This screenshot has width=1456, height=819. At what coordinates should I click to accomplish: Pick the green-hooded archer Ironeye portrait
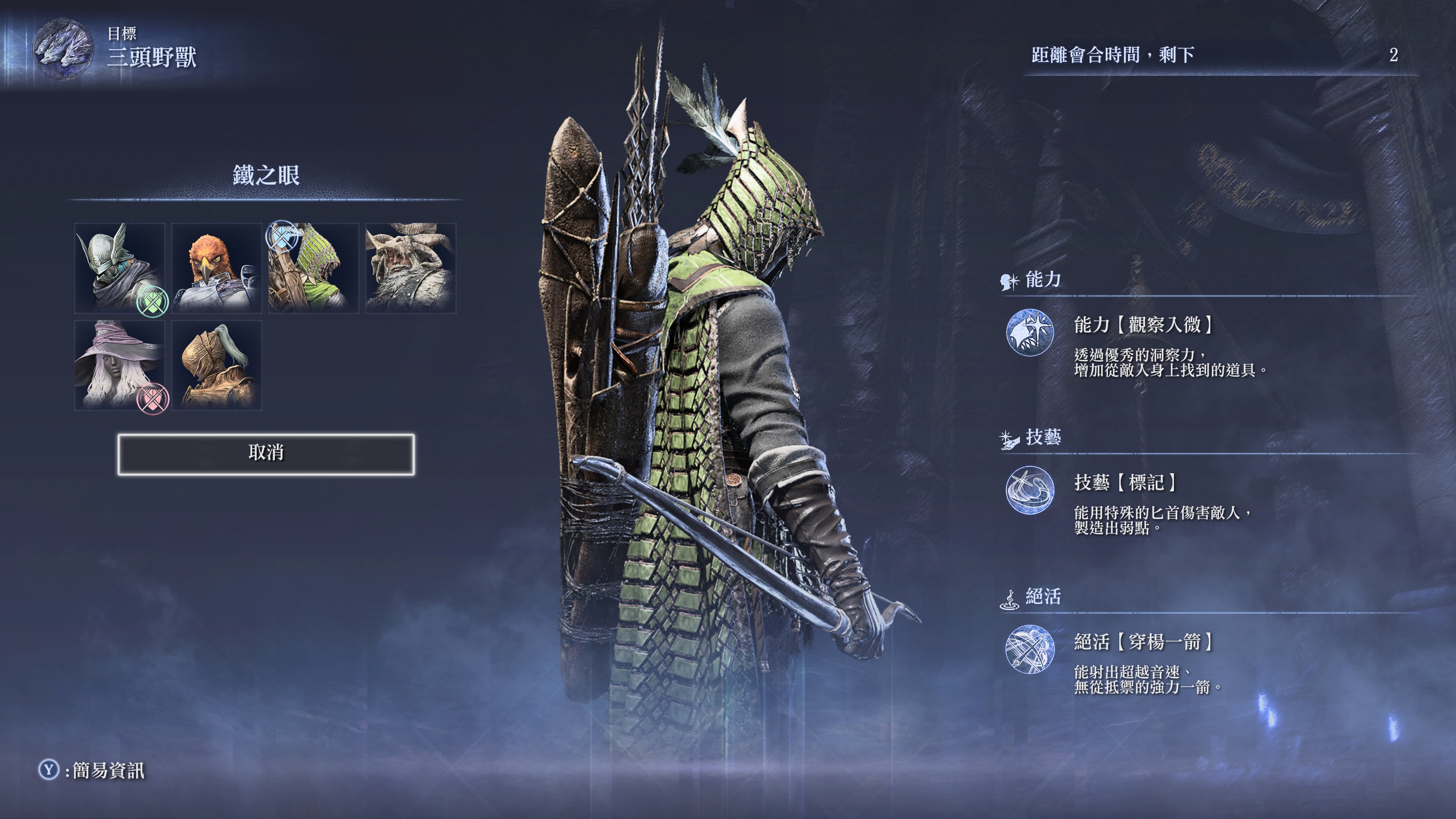pos(314,268)
